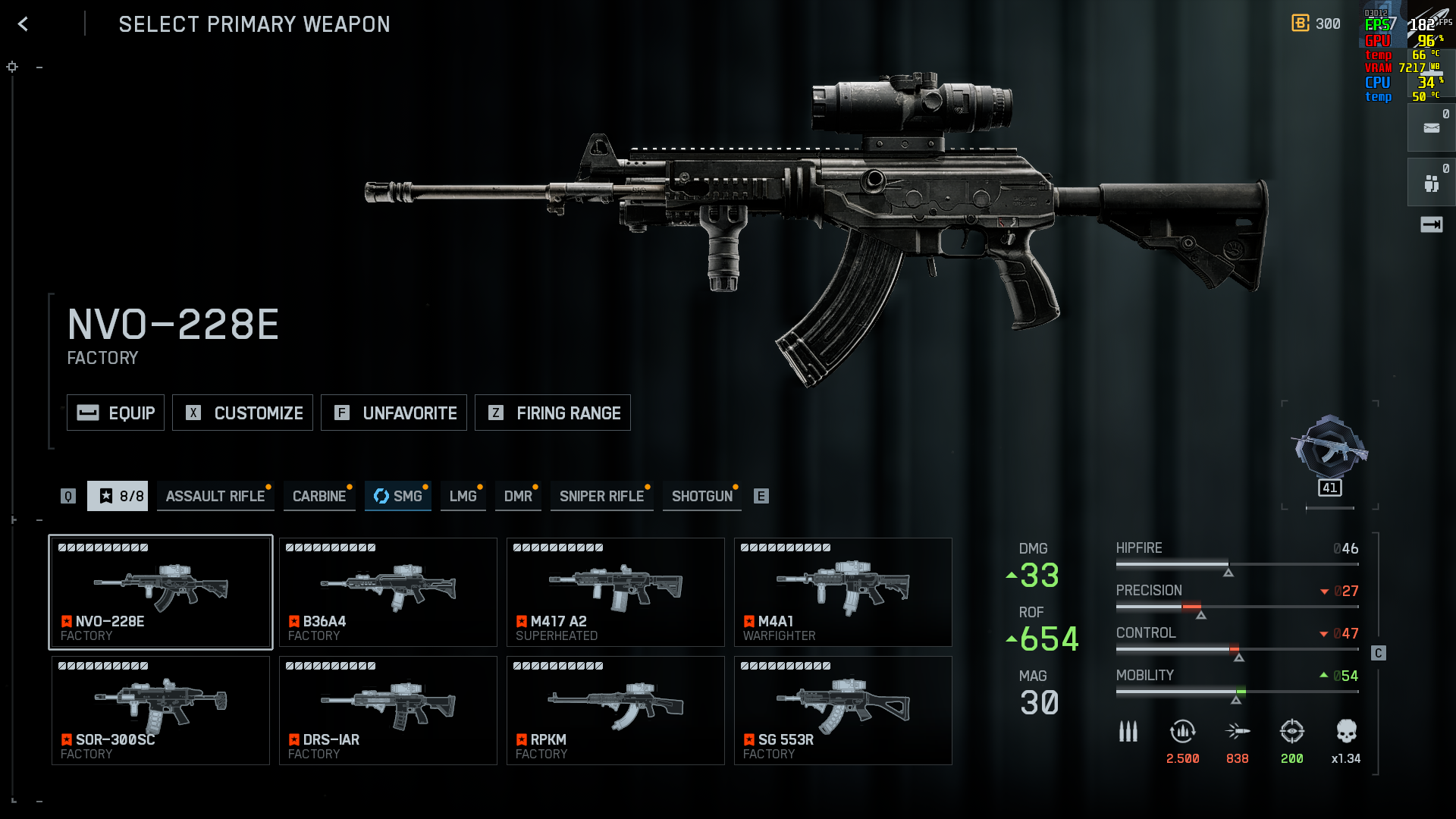View the DMR weapon category
Screen dimensions: 1456x819
point(518,496)
